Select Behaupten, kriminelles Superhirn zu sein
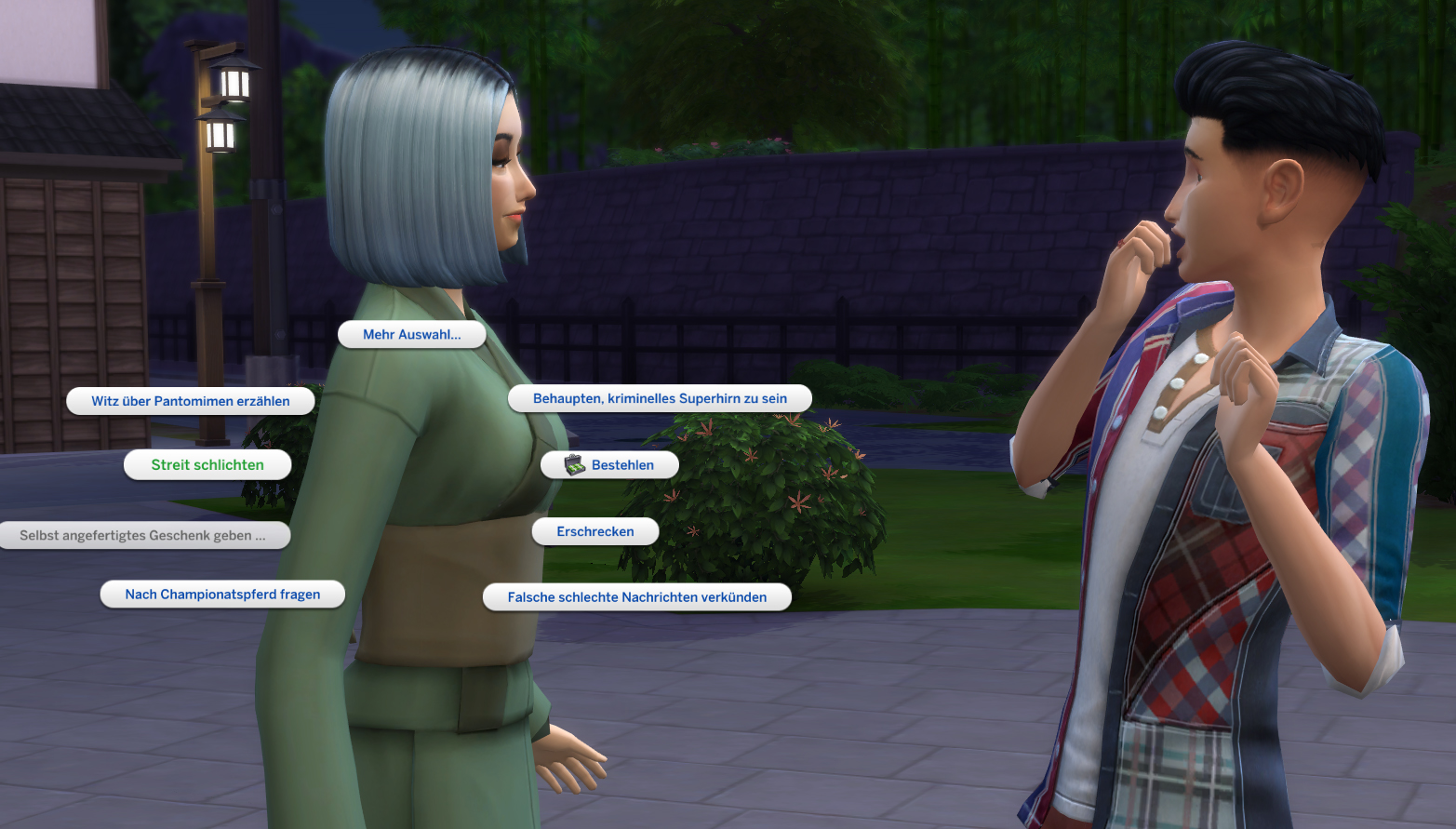 click(x=660, y=398)
